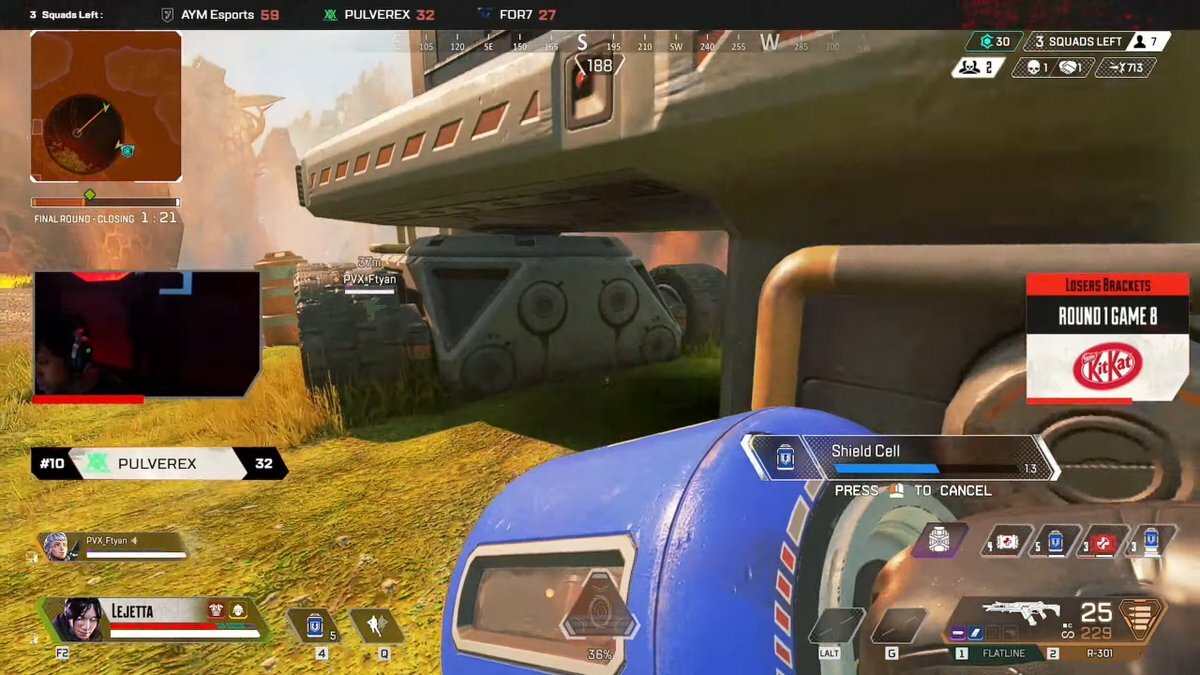Select the shield cell slot with count 5
Viewport: 1200px width, 675px height.
(x=1055, y=541)
